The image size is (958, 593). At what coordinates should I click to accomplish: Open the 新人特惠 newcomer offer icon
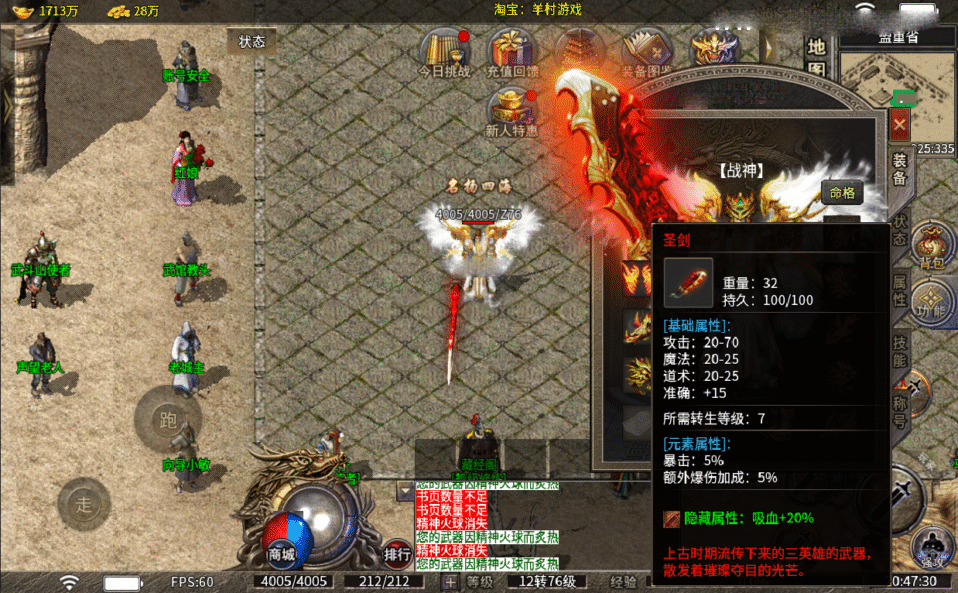(512, 111)
